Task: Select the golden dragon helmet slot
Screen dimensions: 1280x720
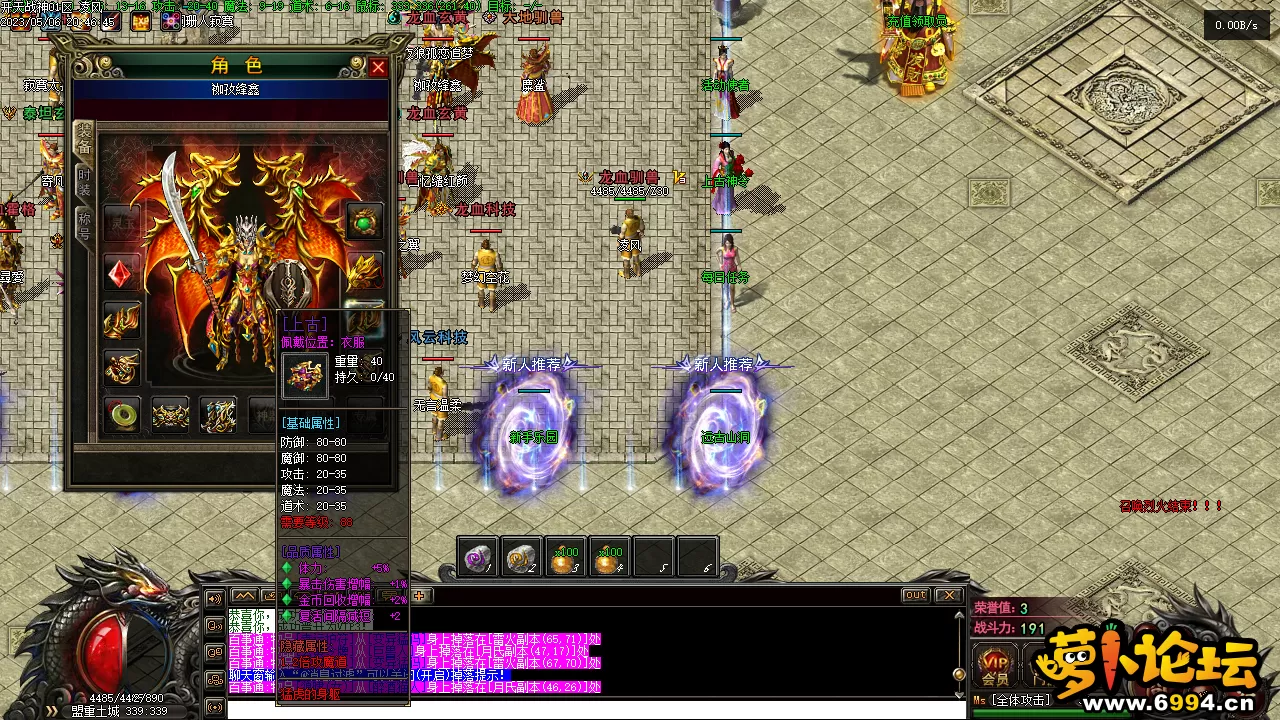Action: (364, 270)
